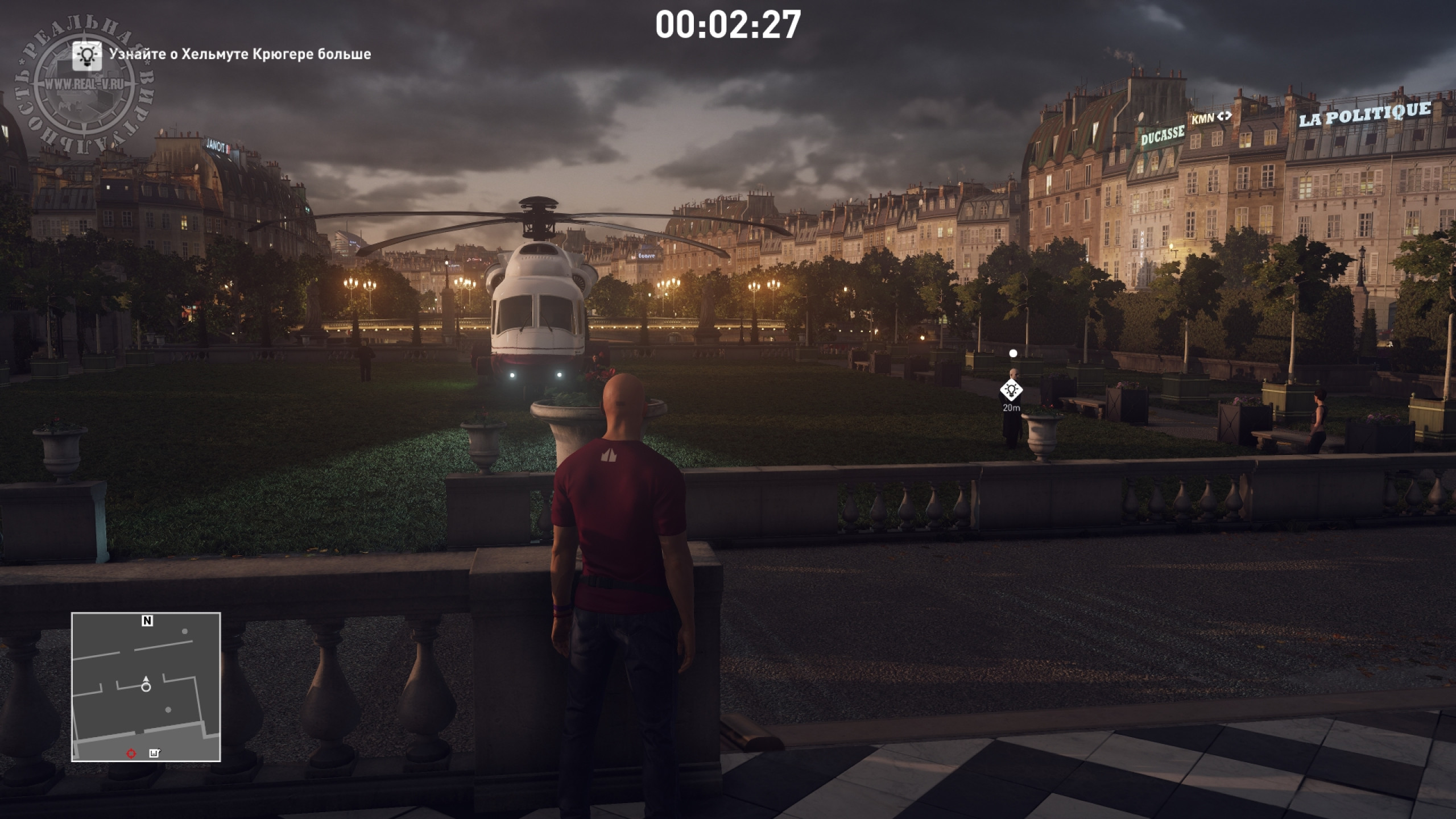Viewport: 1456px width, 819px height.
Task: Click the Helmut Kruger opportunity tracker
Action: point(222,55)
